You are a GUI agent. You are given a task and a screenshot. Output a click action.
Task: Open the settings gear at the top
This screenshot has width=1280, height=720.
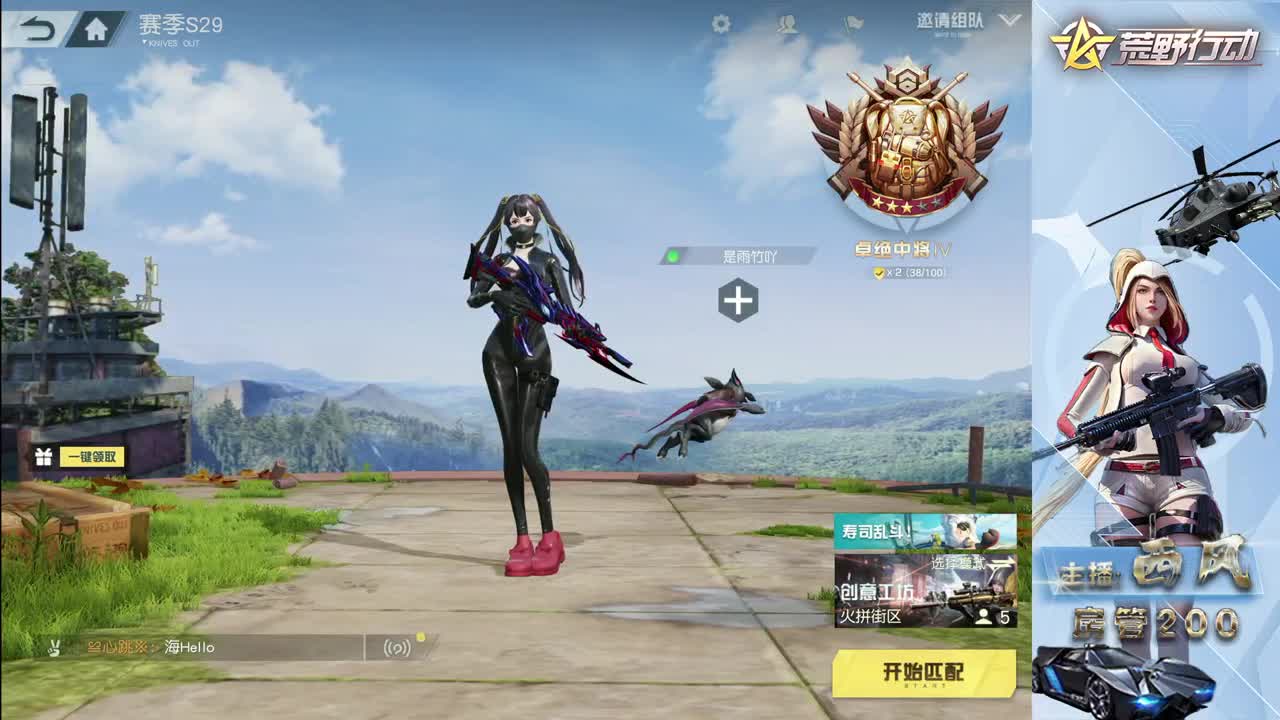click(x=720, y=22)
